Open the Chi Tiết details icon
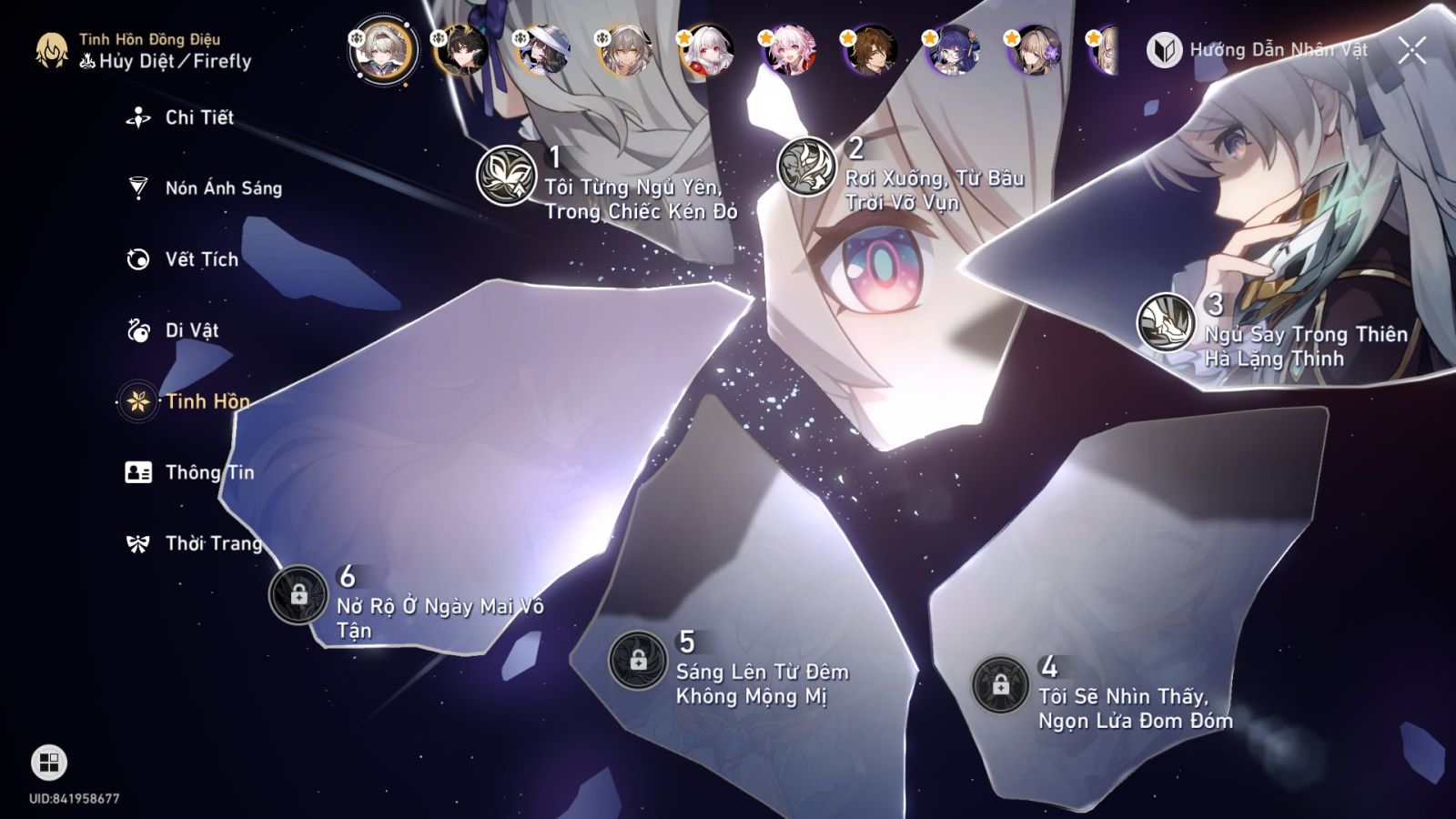Screen dimensions: 1456x819 [x=136, y=116]
